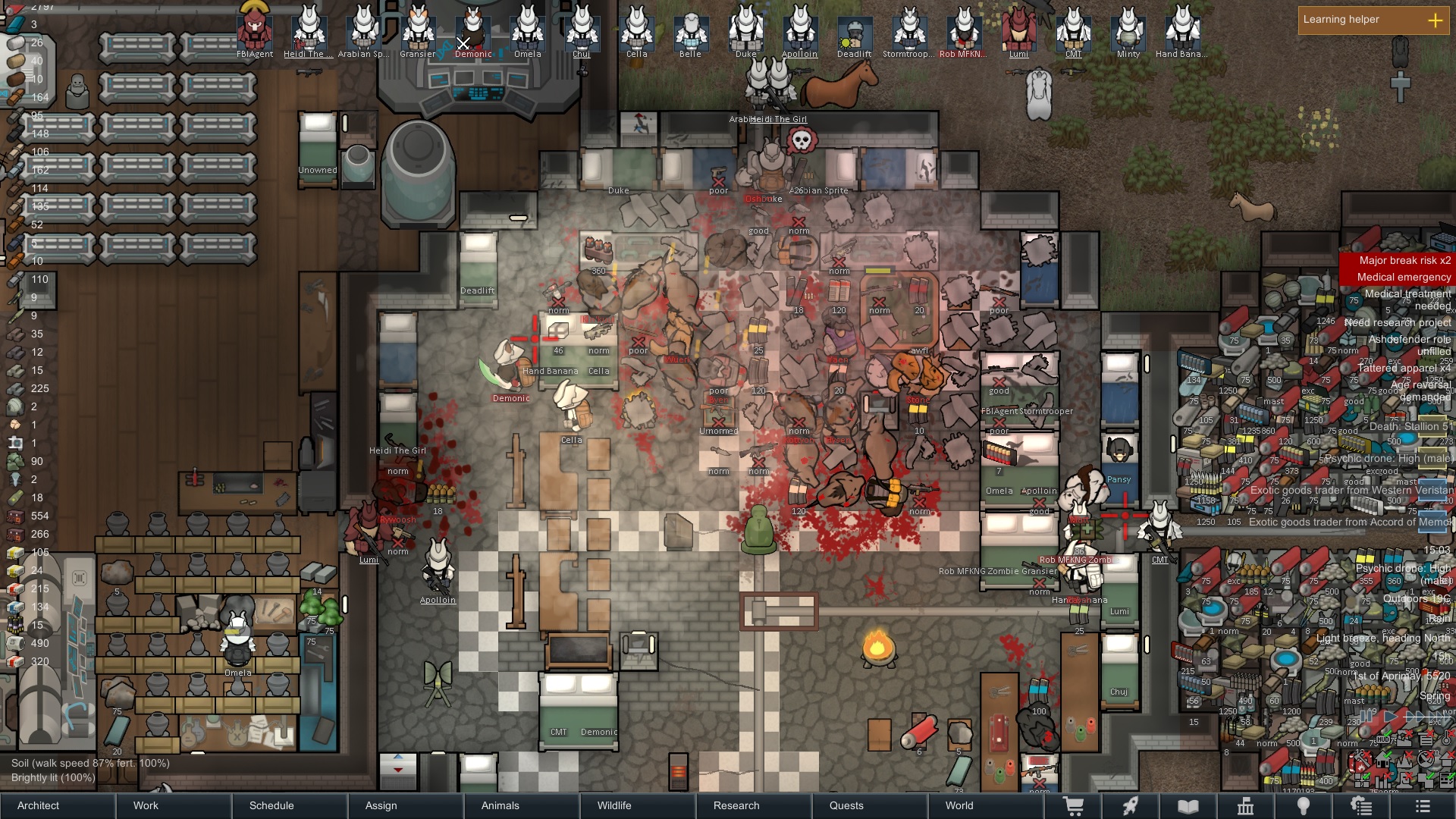Click the lightbulb icon button
Screen dimensions: 1456x819
(x=1303, y=806)
